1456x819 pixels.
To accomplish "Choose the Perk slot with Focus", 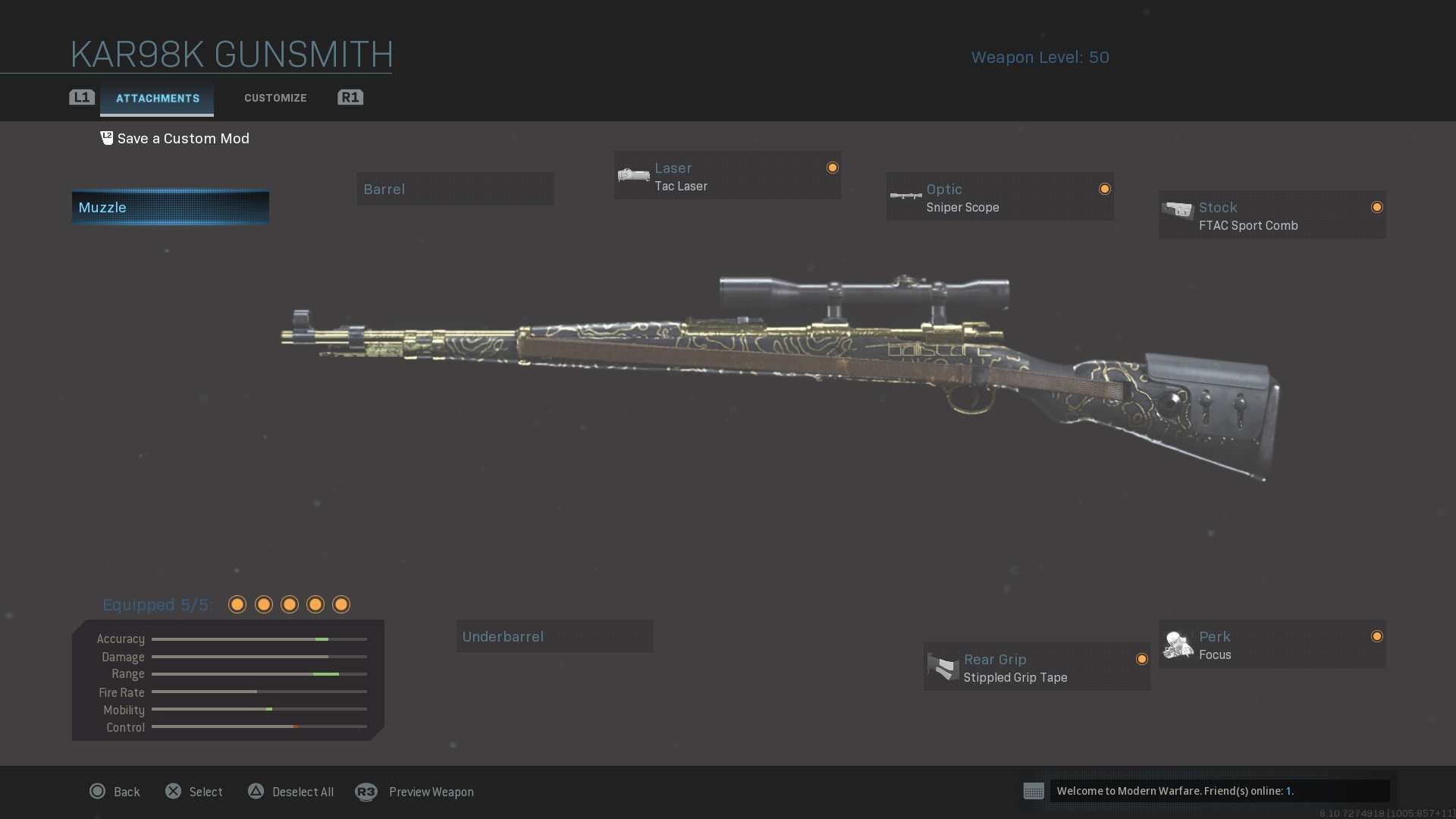I will tap(1272, 645).
